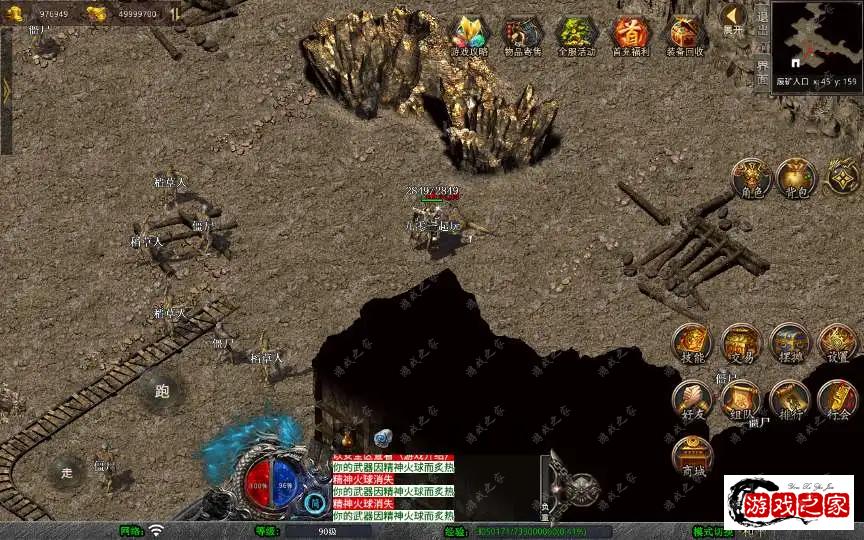Open the 技能 skills panel

tap(692, 344)
